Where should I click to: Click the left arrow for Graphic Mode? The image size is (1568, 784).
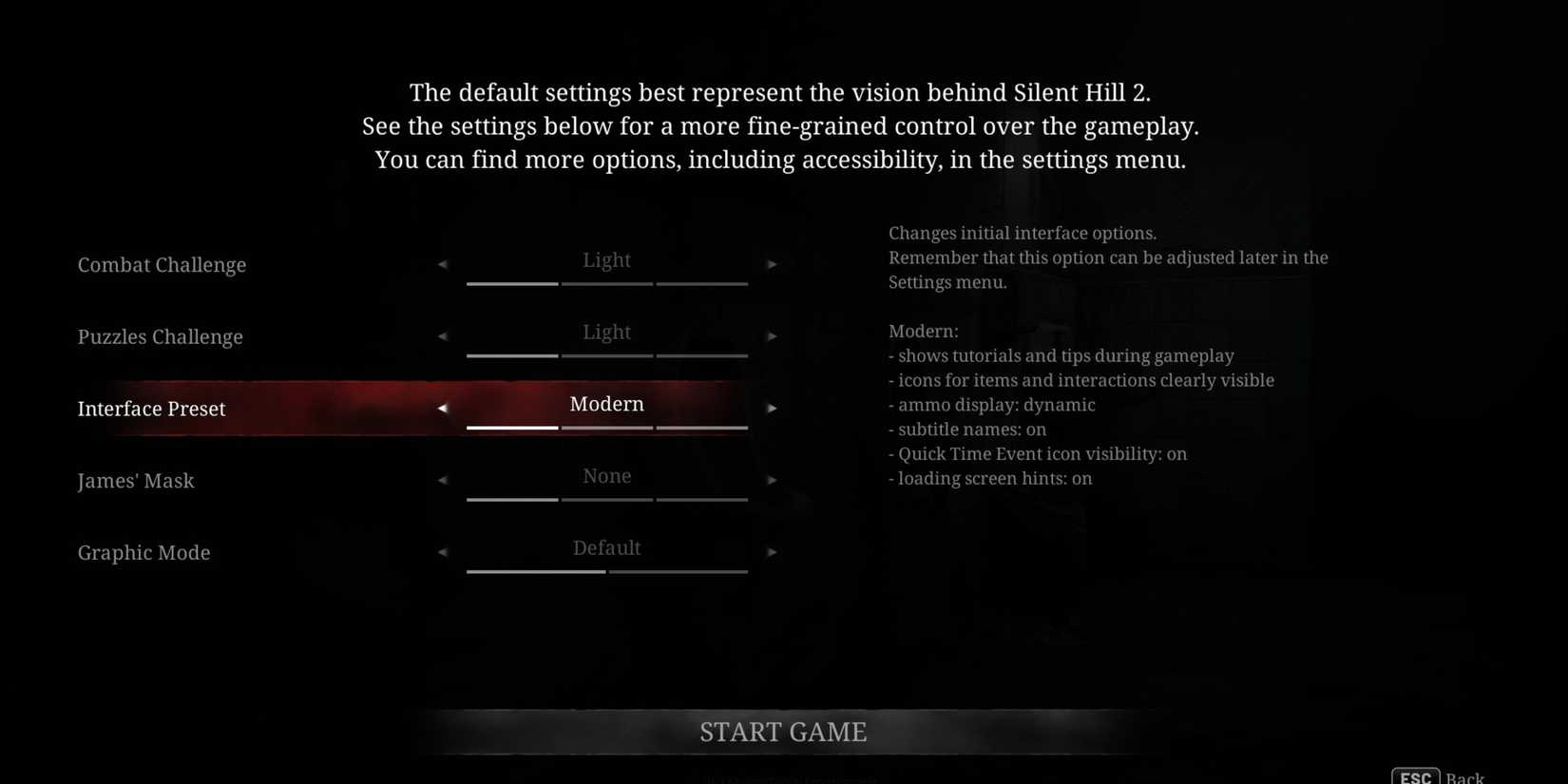(x=443, y=552)
